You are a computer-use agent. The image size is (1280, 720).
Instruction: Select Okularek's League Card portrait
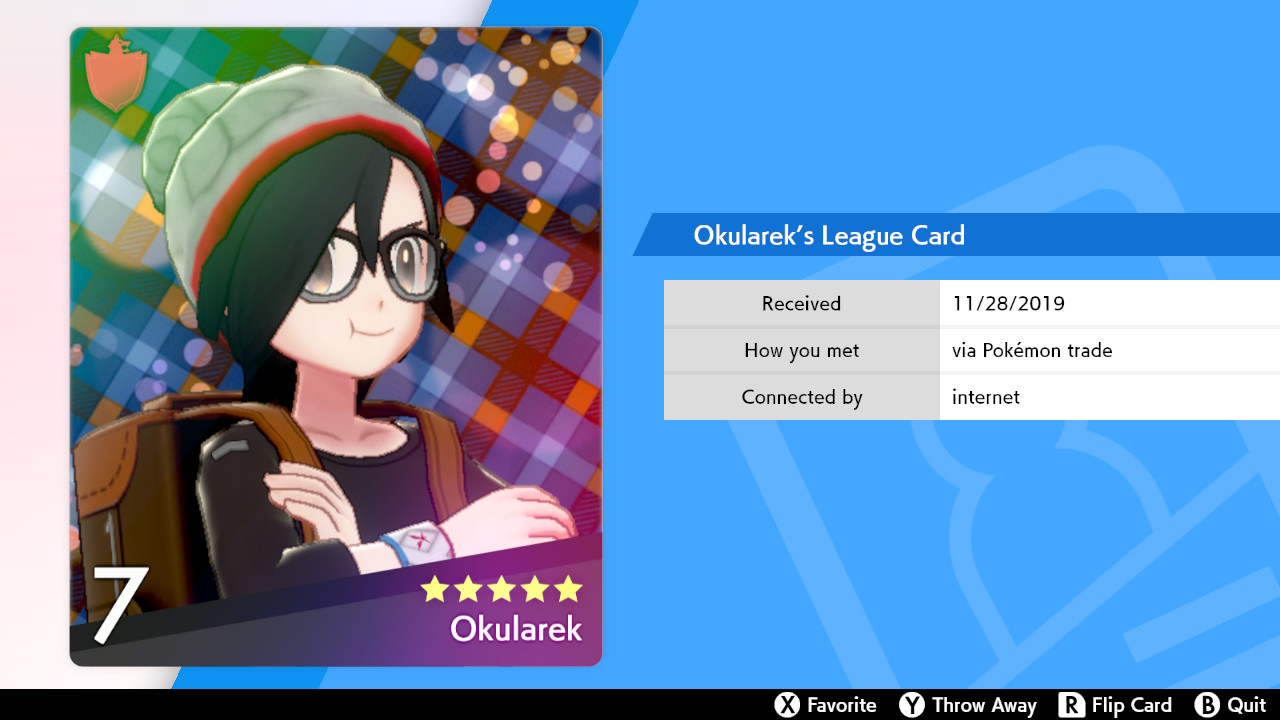click(336, 346)
